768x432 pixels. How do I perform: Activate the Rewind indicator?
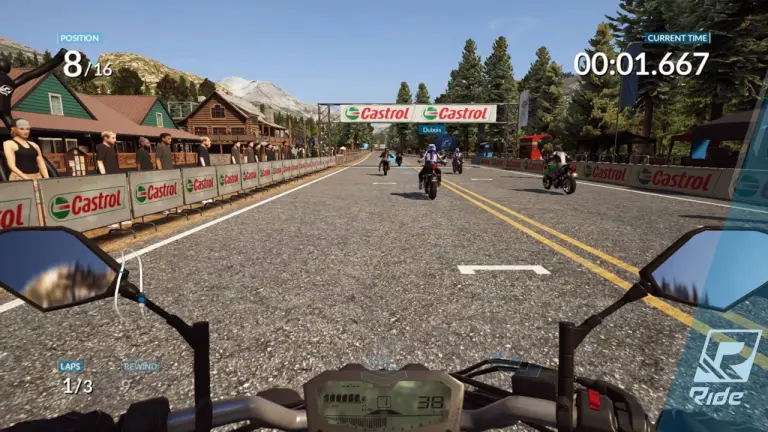click(139, 368)
